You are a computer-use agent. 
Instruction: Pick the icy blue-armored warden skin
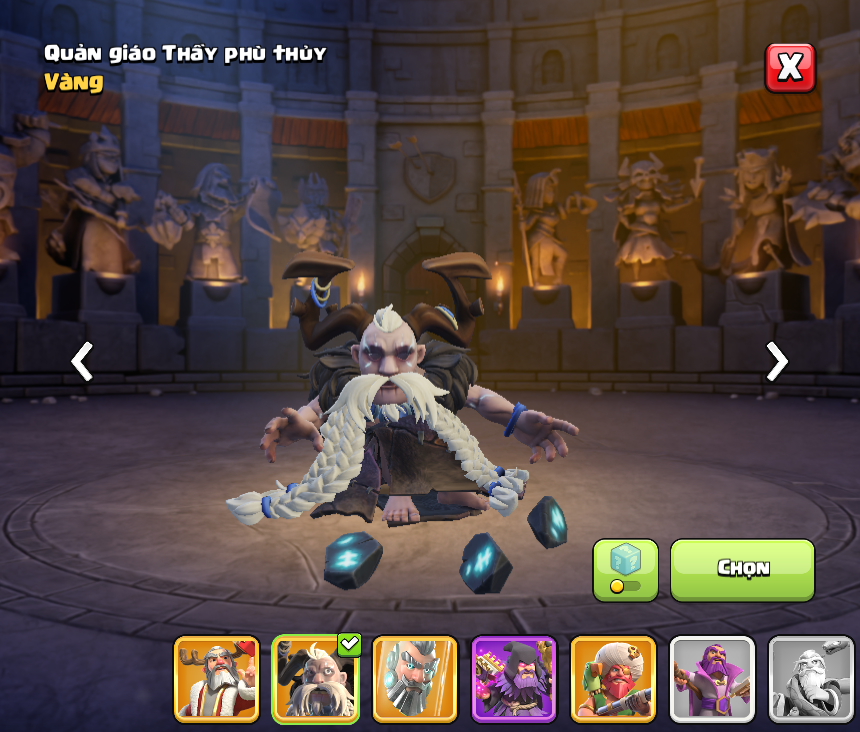(x=415, y=679)
